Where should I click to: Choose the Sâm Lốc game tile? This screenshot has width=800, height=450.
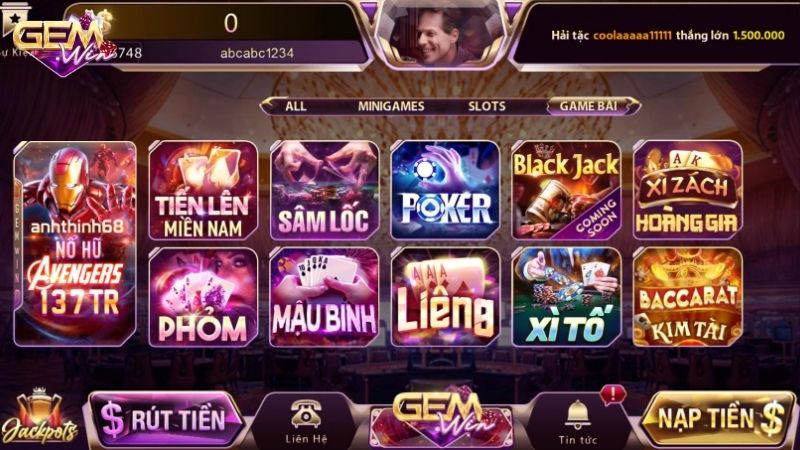tap(324, 189)
